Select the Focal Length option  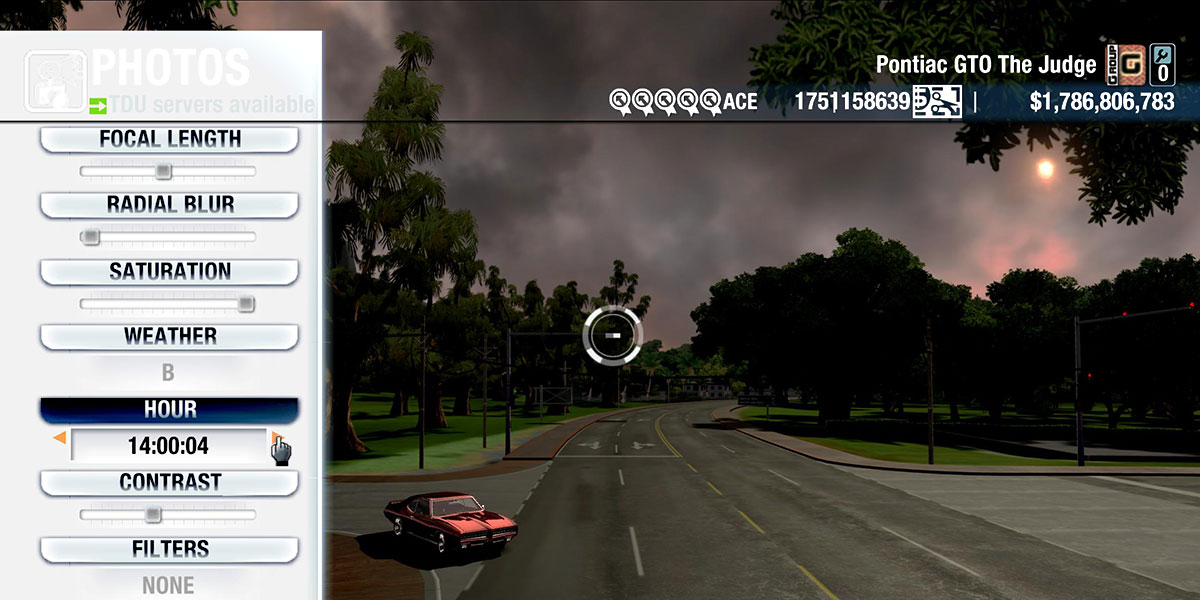point(169,140)
